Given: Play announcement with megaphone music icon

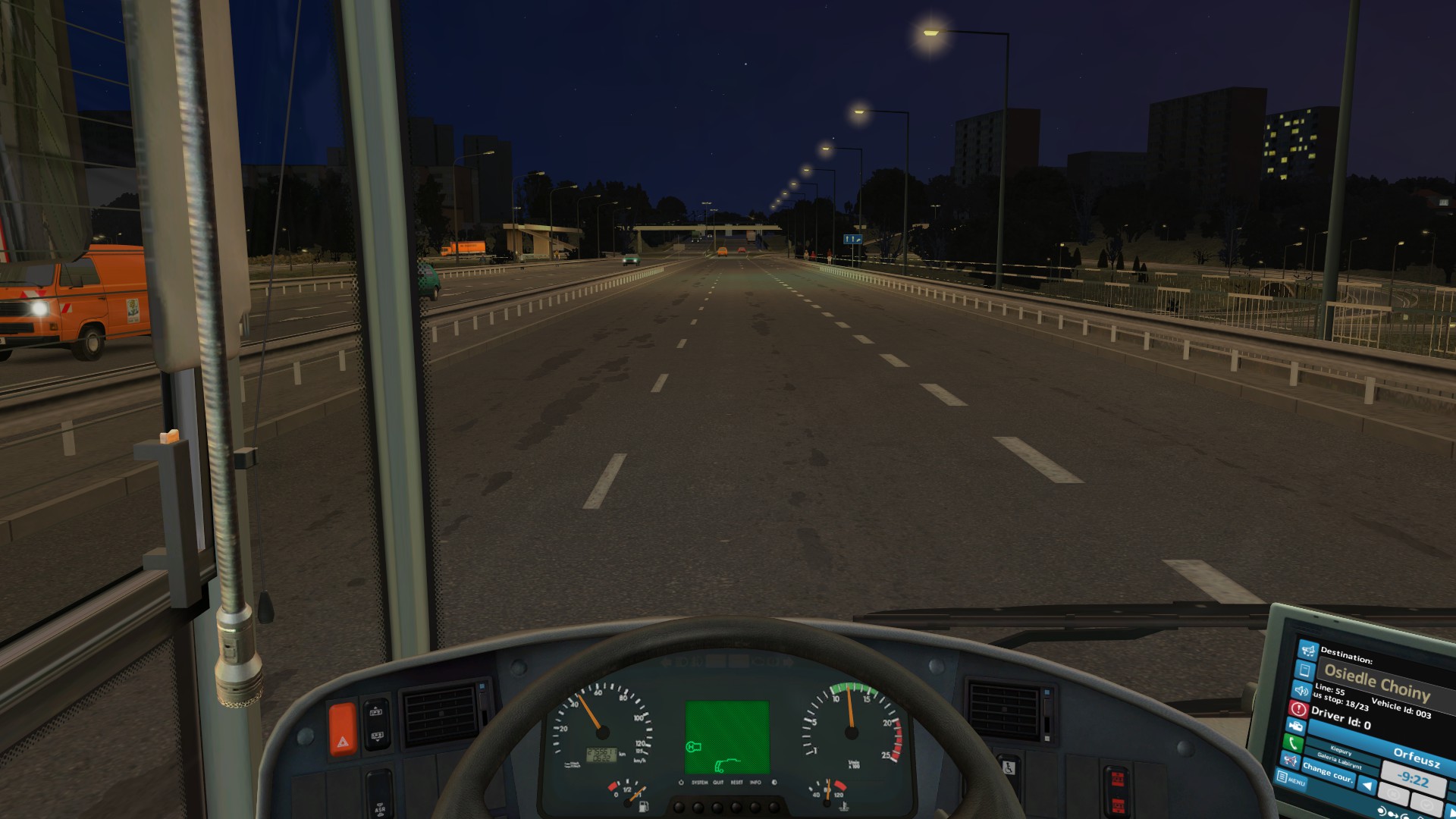Looking at the screenshot, I should 1308,651.
